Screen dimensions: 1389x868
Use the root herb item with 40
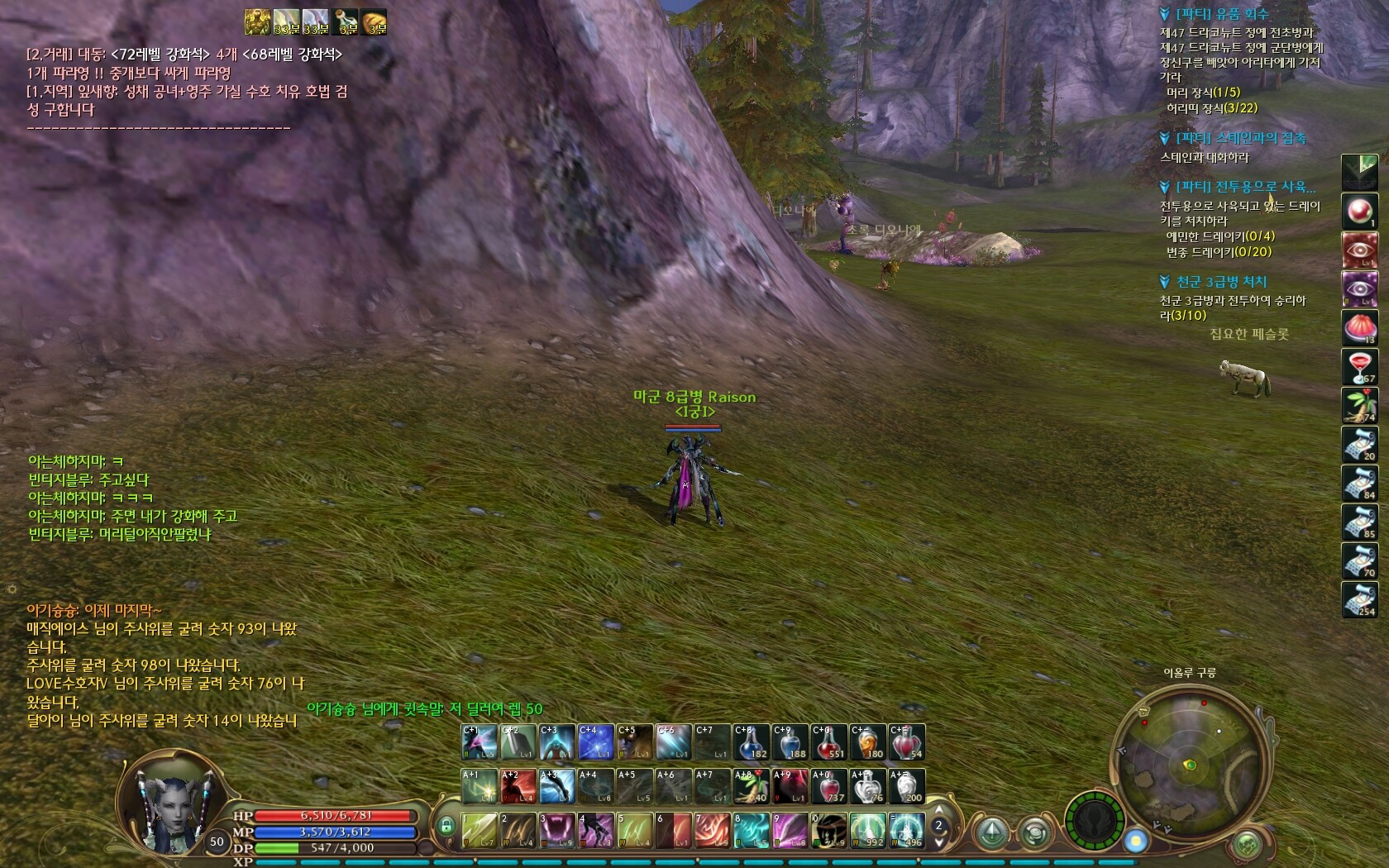tap(751, 785)
